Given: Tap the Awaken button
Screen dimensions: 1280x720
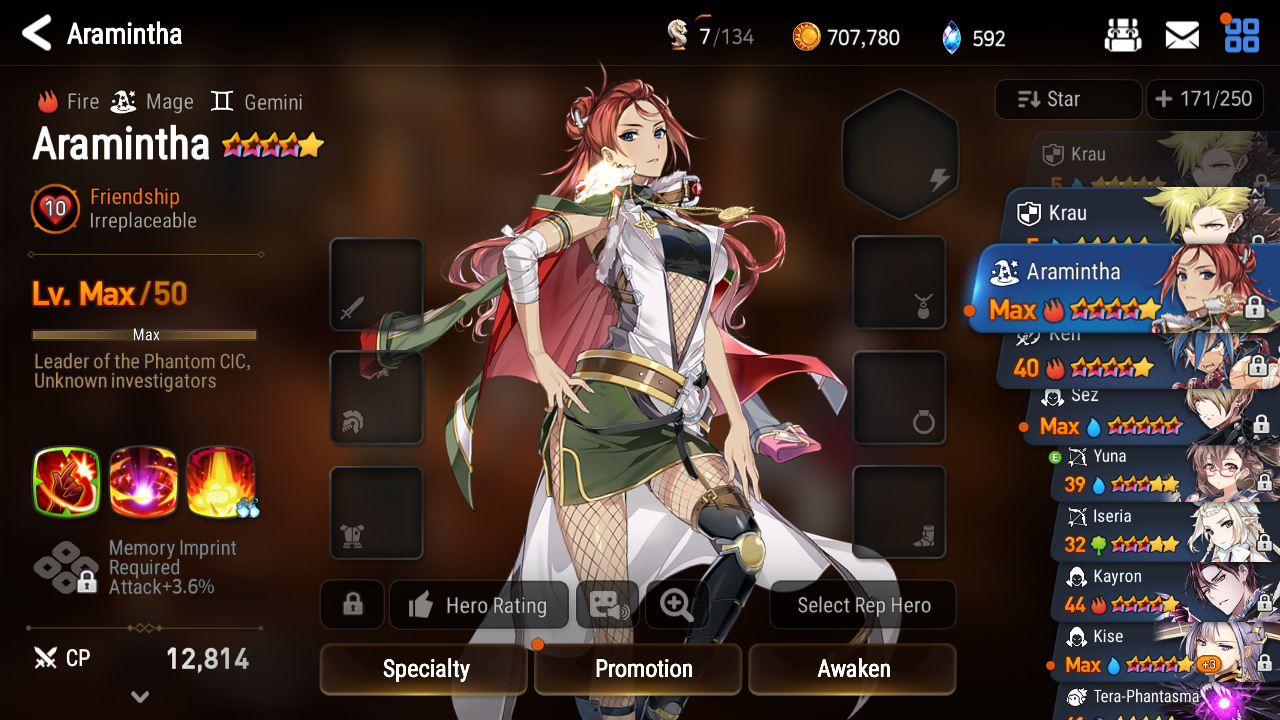Looking at the screenshot, I should click(852, 669).
